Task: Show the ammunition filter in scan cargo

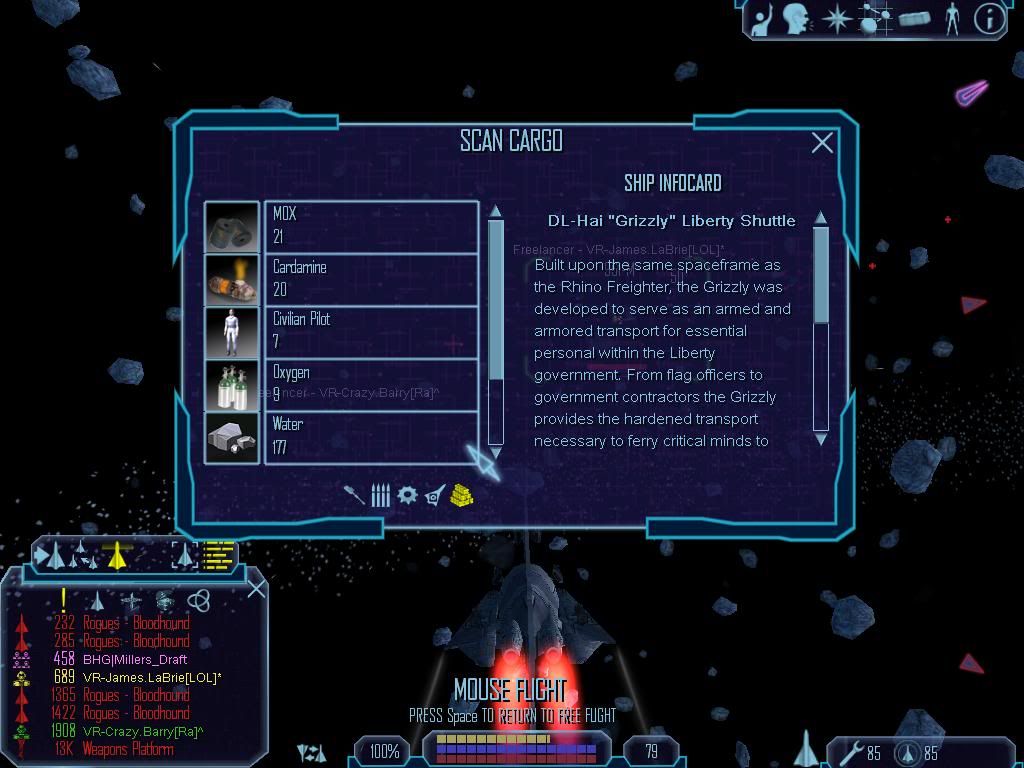Action: [380, 495]
